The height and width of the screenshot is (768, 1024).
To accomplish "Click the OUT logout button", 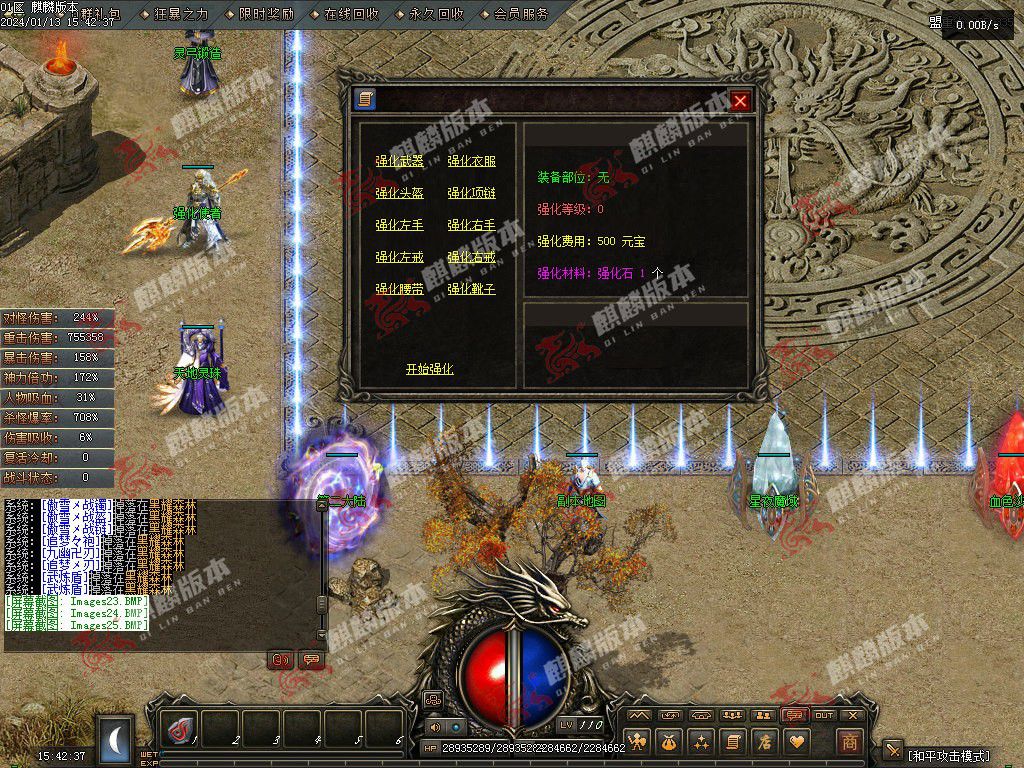I will [824, 716].
